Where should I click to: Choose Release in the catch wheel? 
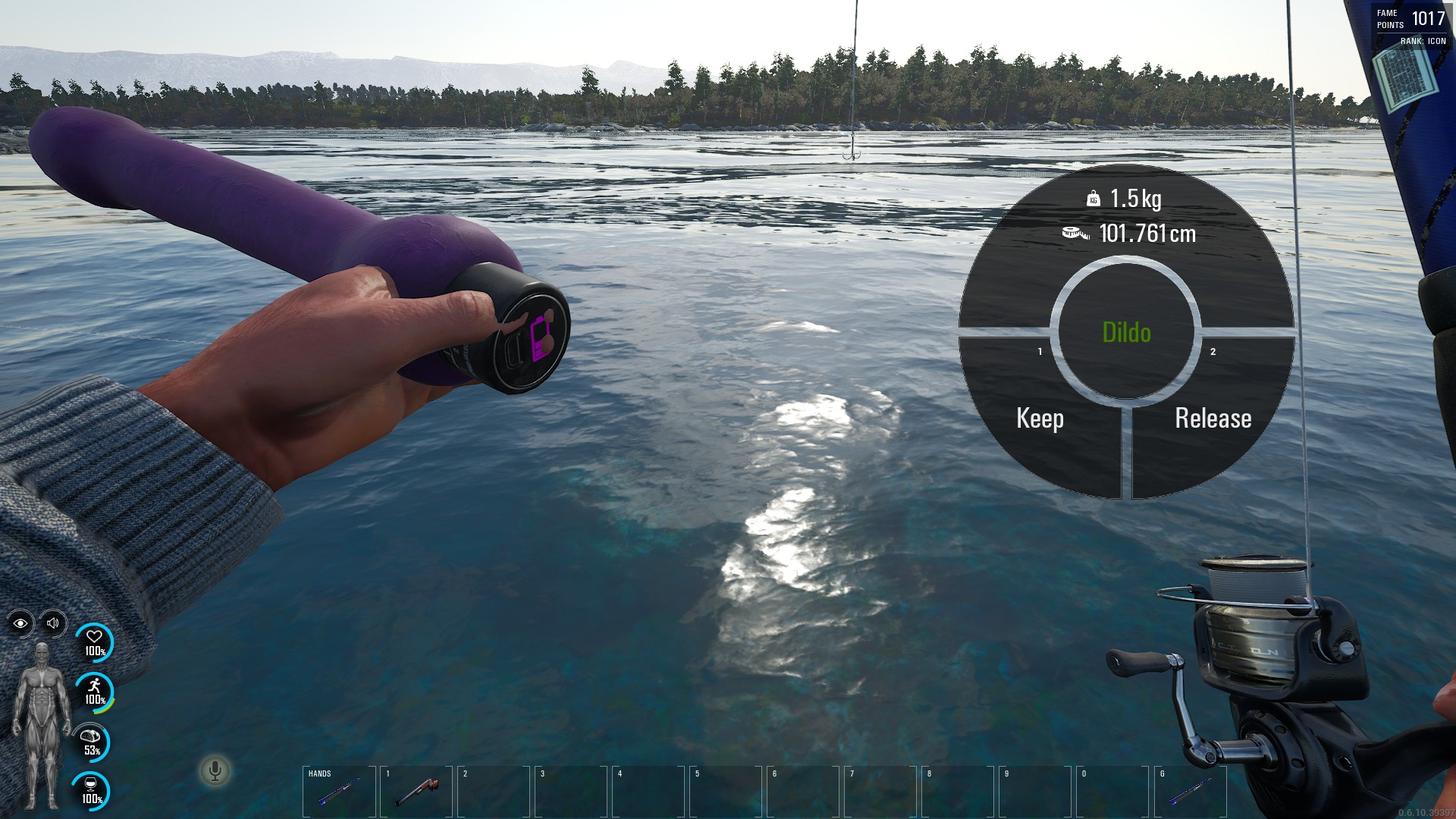click(x=1213, y=419)
